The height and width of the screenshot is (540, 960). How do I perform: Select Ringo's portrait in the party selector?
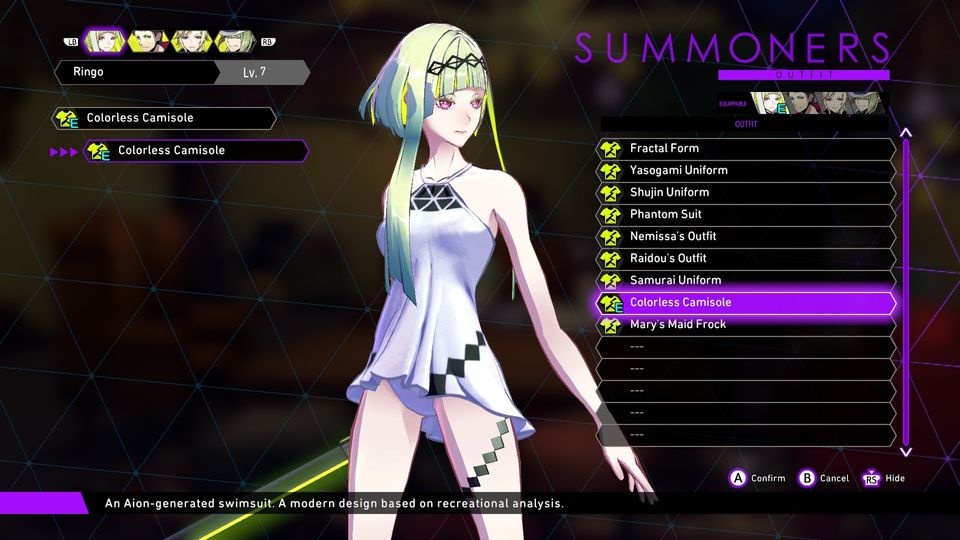point(103,41)
